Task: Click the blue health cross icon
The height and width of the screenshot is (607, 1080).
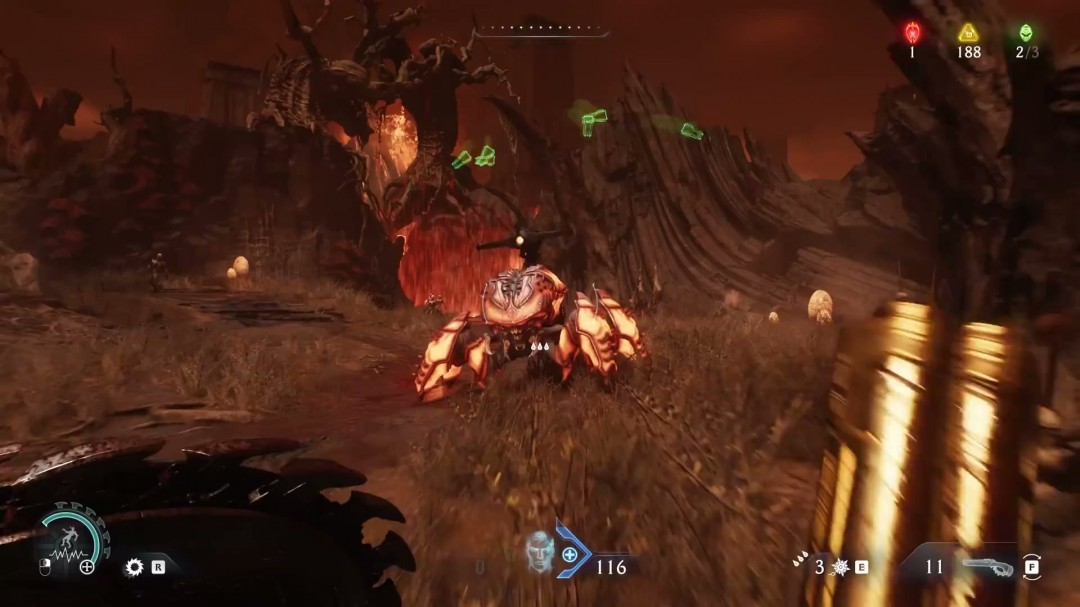Action: 570,554
